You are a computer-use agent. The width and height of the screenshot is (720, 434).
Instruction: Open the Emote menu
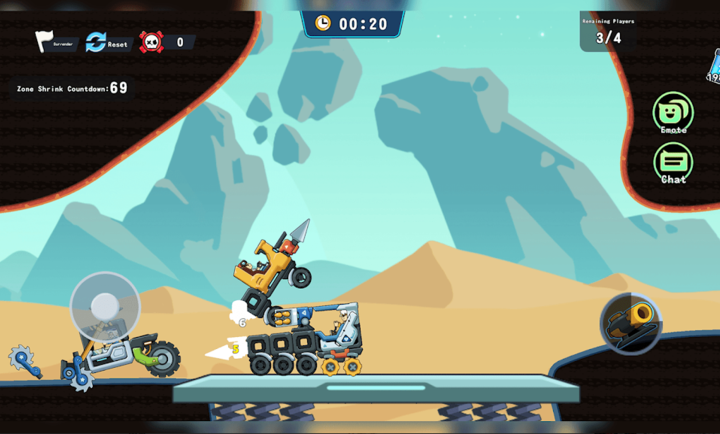(x=673, y=111)
